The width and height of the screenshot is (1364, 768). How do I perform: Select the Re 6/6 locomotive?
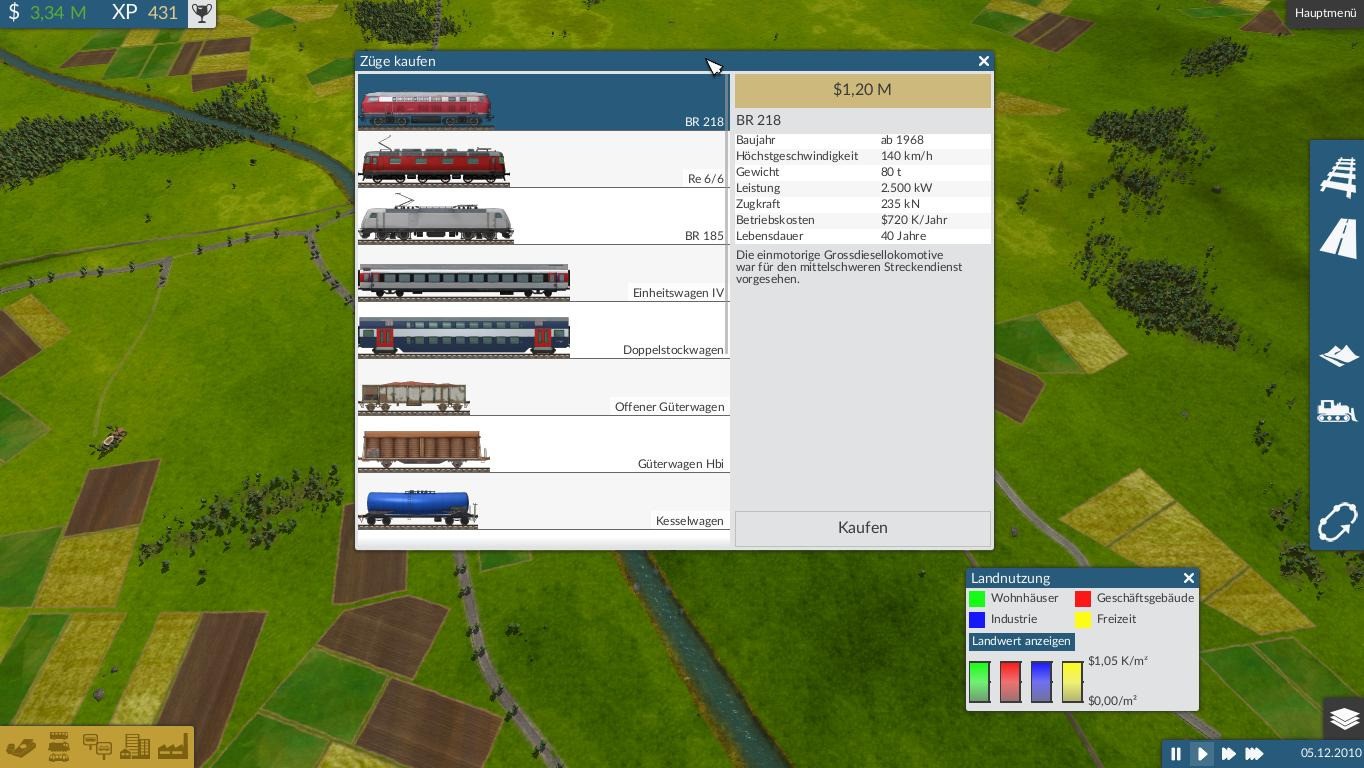point(542,161)
